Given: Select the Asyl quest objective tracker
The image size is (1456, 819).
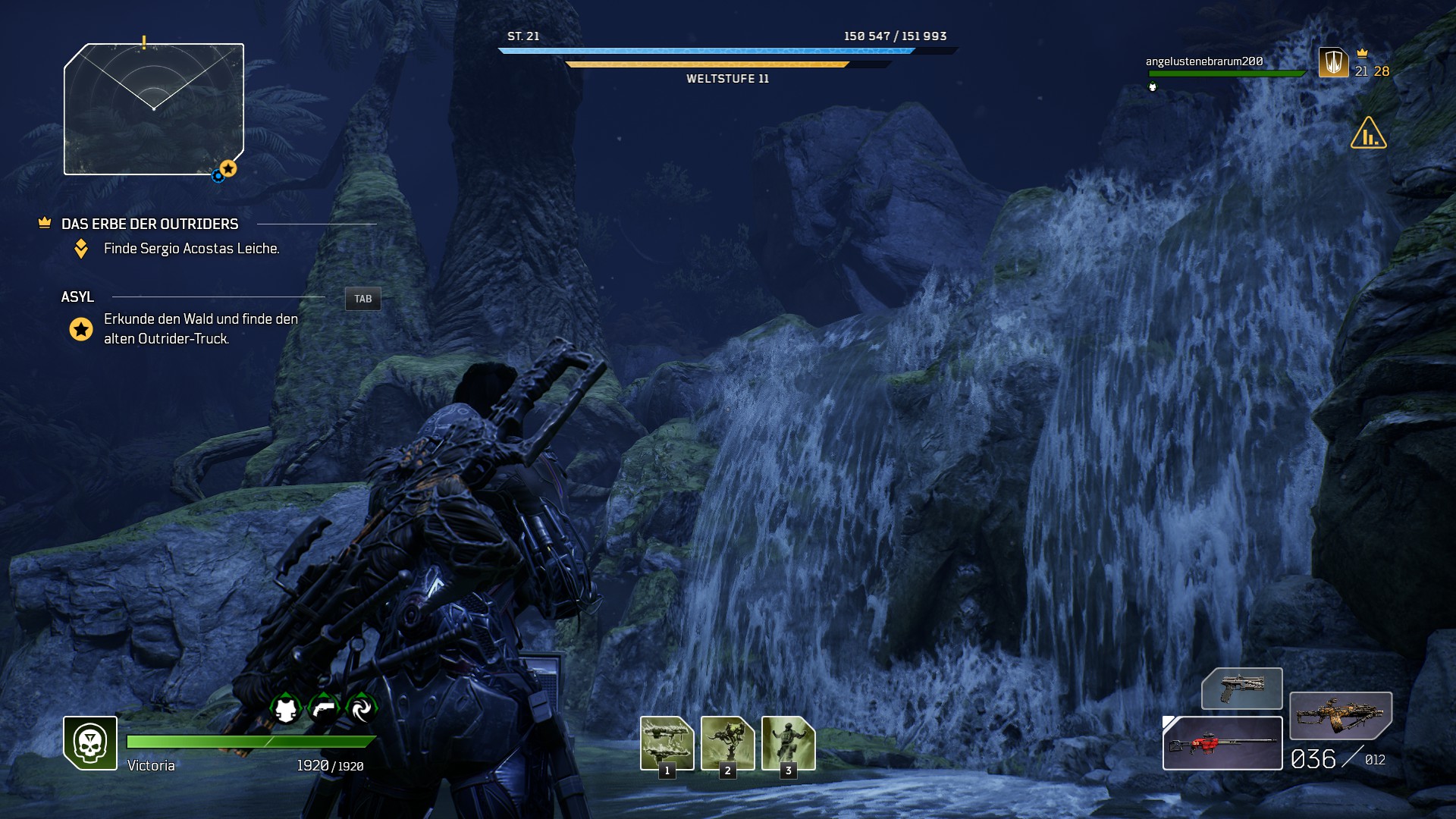Looking at the screenshot, I should 77,297.
